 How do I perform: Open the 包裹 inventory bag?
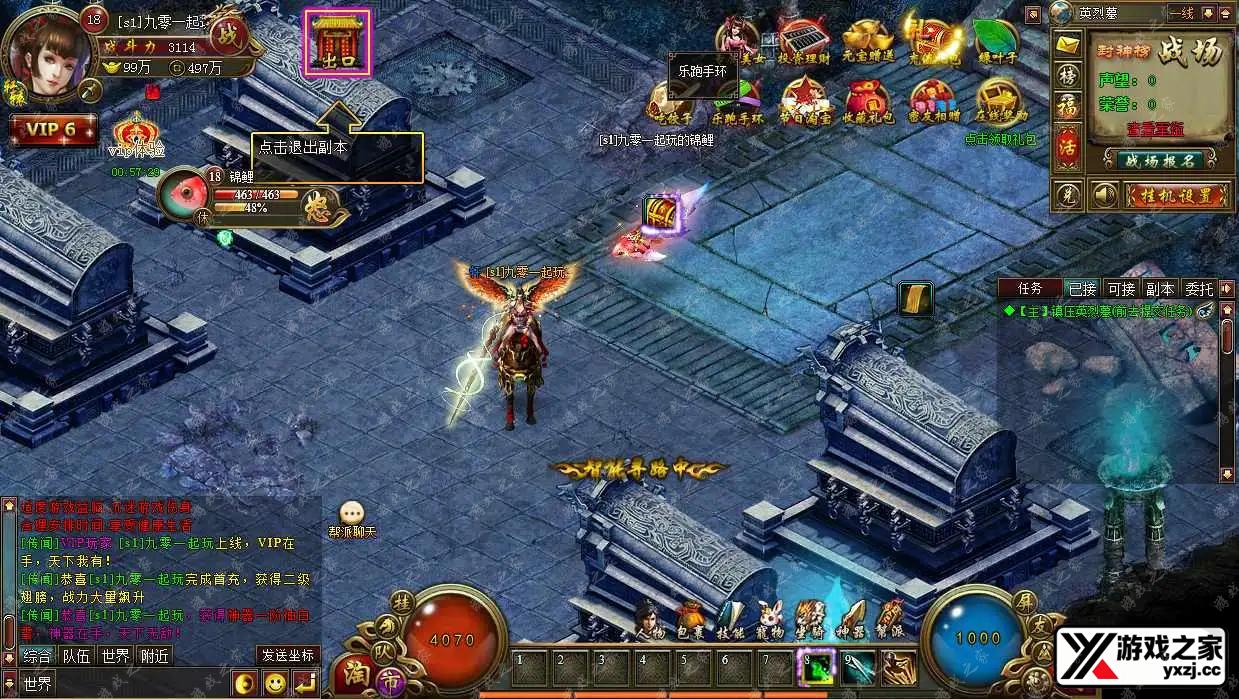click(689, 620)
